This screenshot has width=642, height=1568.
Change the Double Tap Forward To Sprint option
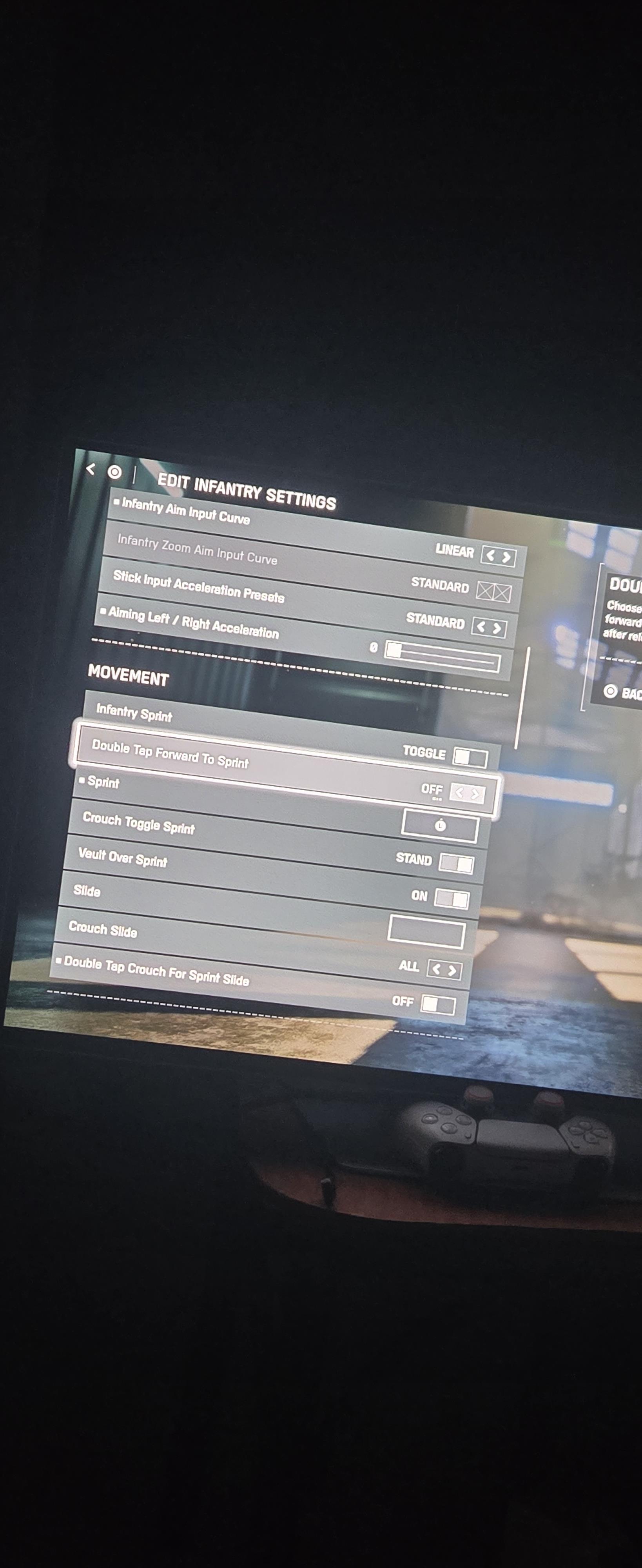pyautogui.click(x=467, y=793)
